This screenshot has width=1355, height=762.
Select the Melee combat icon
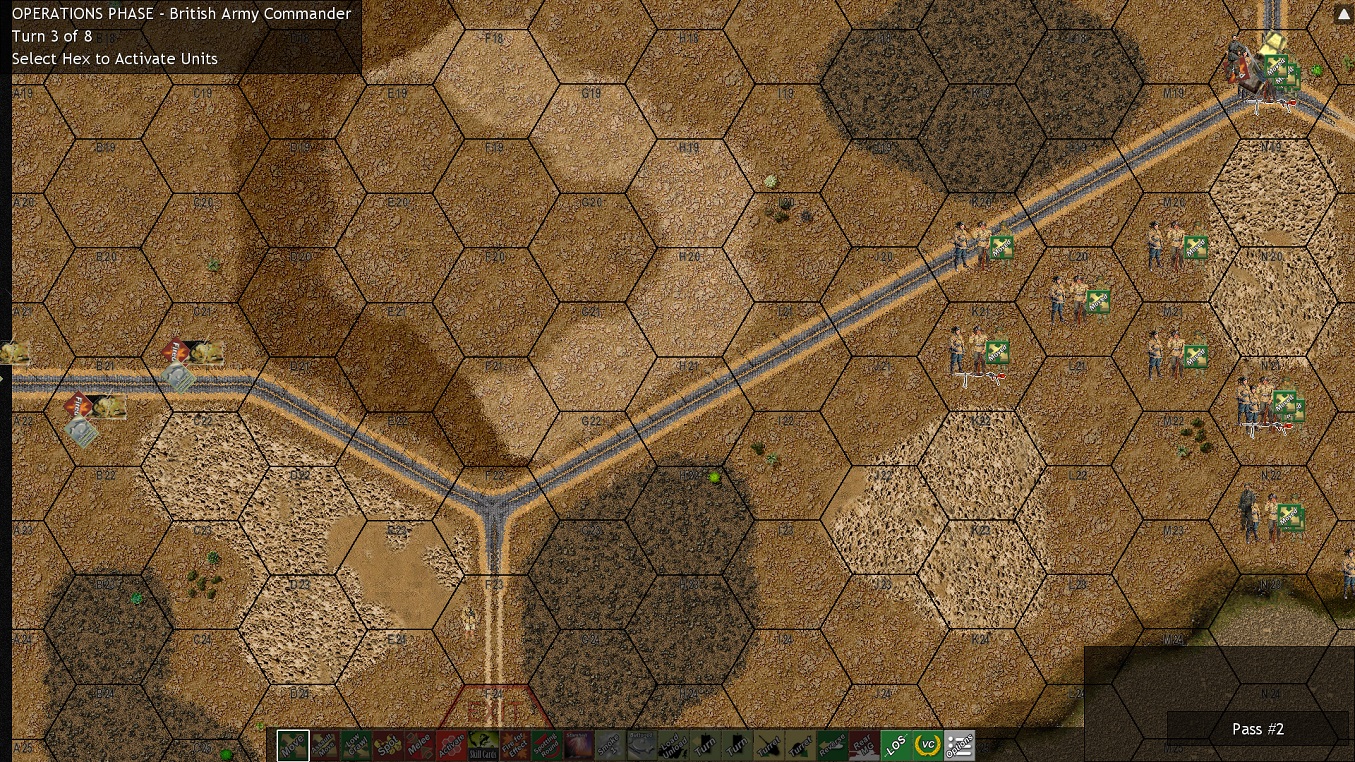pyautogui.click(x=419, y=745)
